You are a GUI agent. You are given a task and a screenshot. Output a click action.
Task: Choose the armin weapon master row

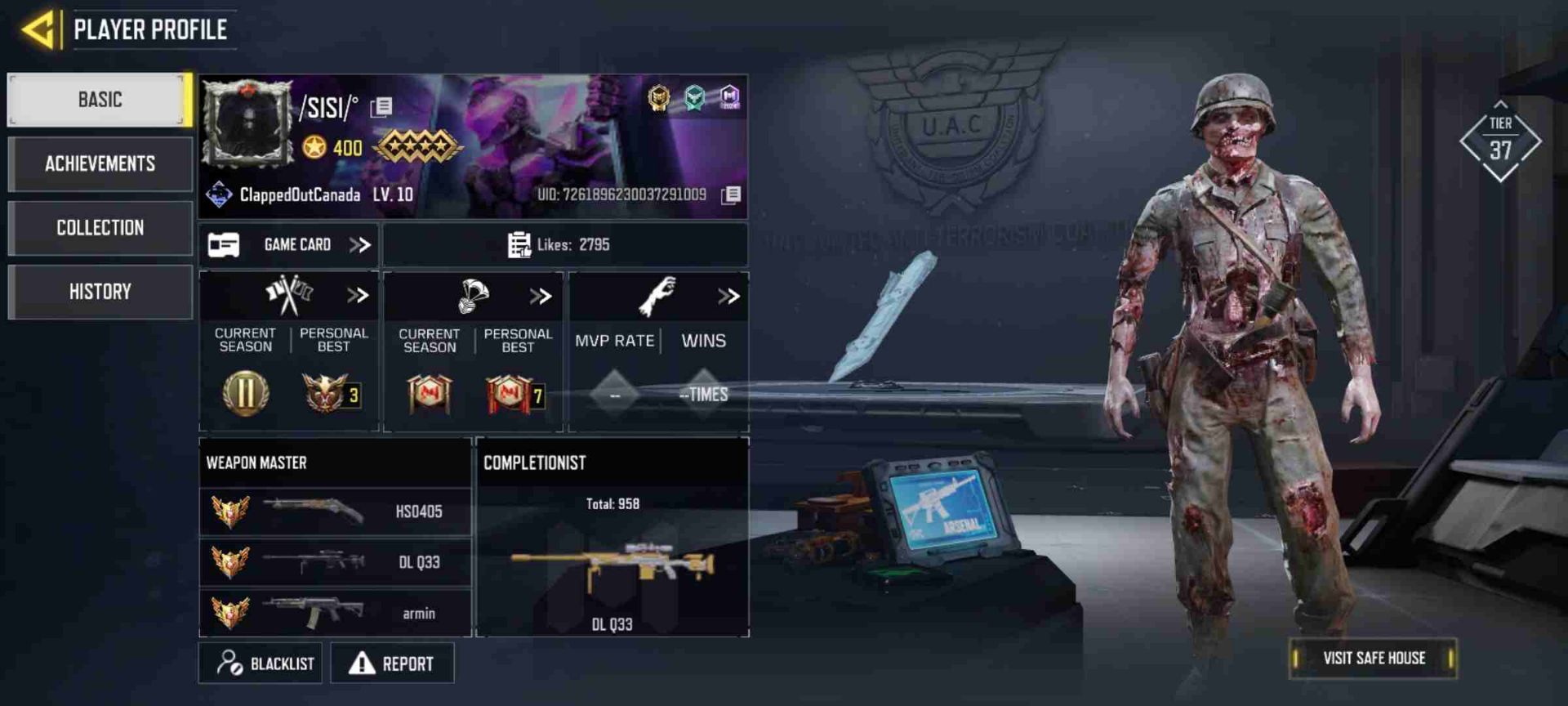pyautogui.click(x=335, y=613)
